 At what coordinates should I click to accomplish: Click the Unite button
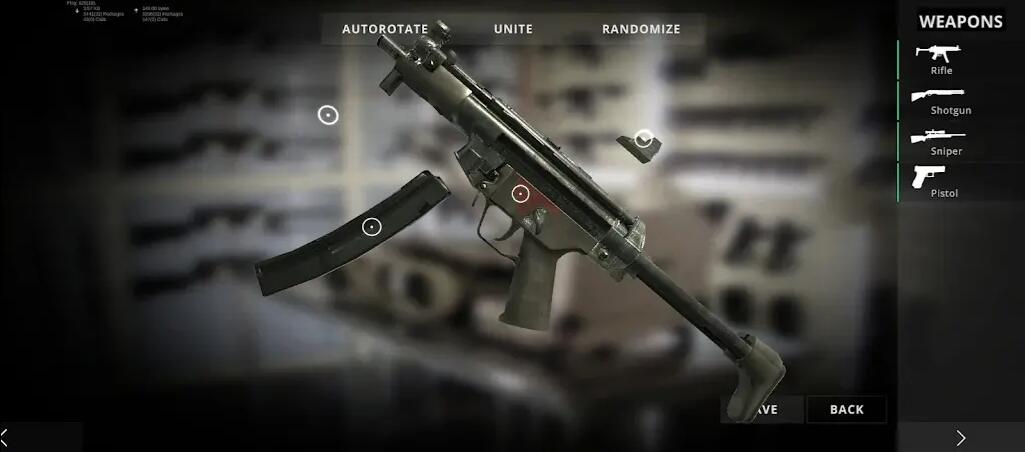click(x=514, y=29)
